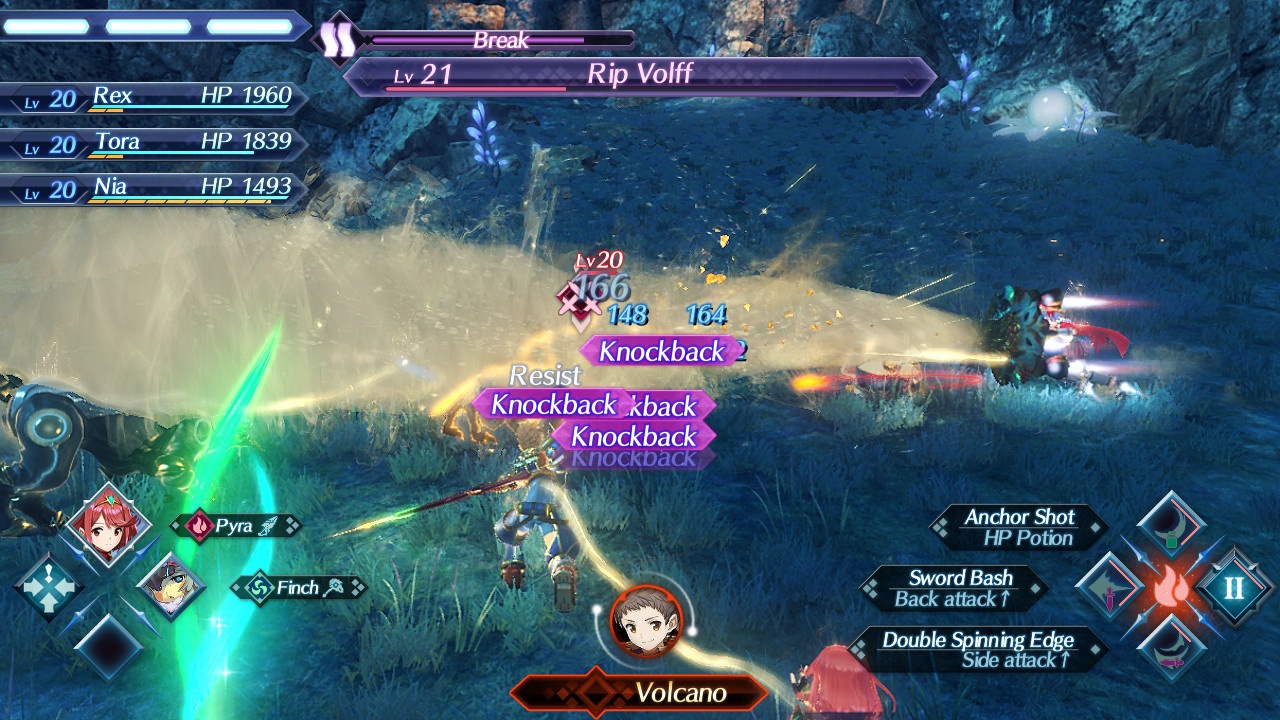Image resolution: width=1280 pixels, height=720 pixels.
Task: Click the Rip Volff enemy target bar
Action: pyautogui.click(x=640, y=75)
